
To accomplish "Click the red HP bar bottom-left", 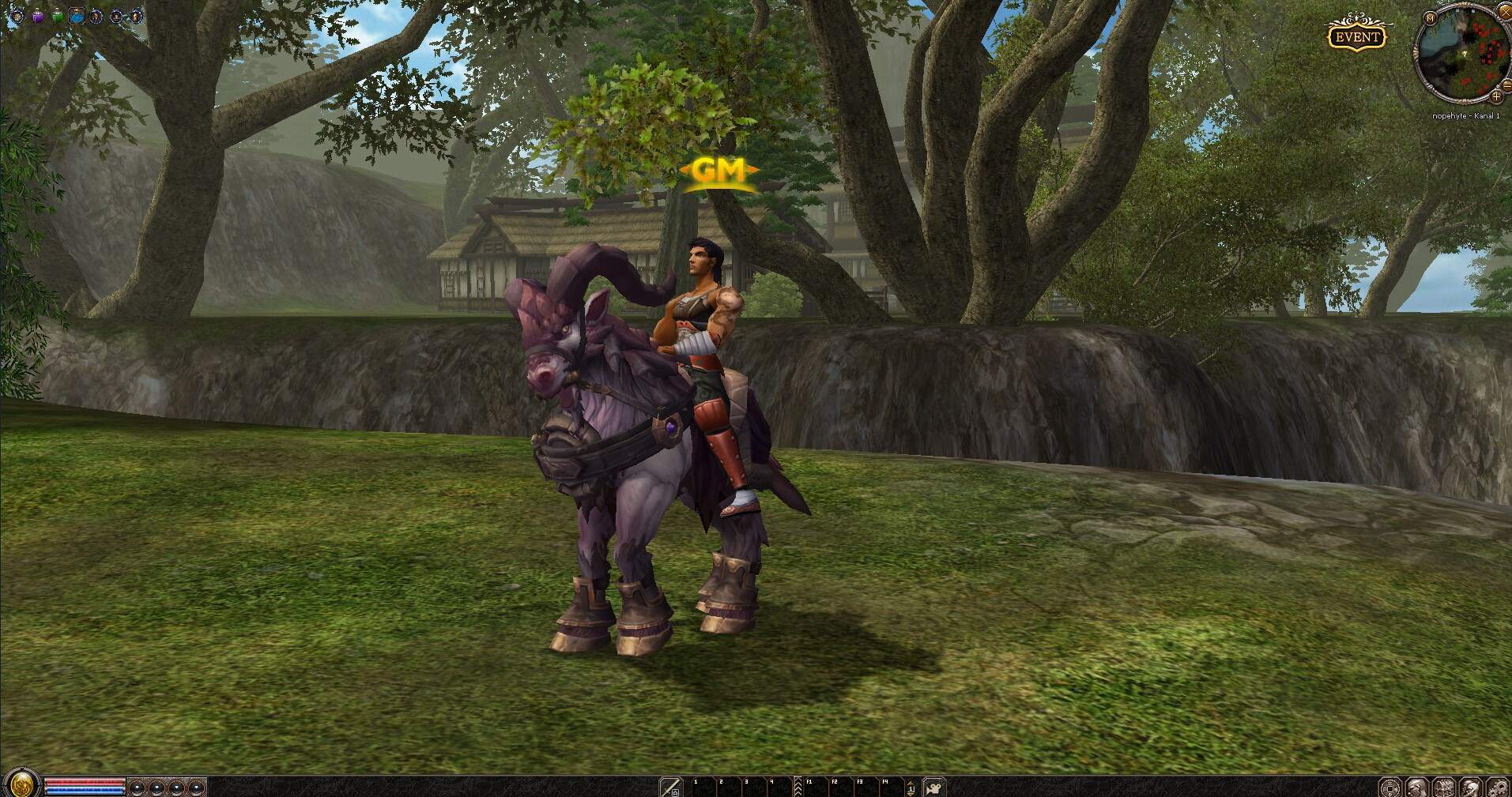I will [x=85, y=782].
